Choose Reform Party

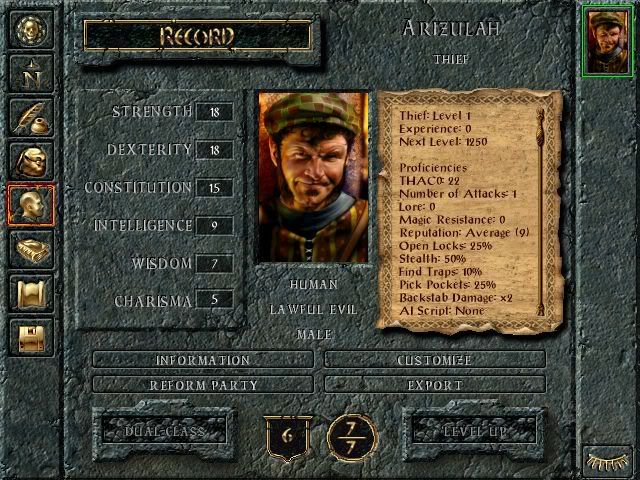coord(203,384)
